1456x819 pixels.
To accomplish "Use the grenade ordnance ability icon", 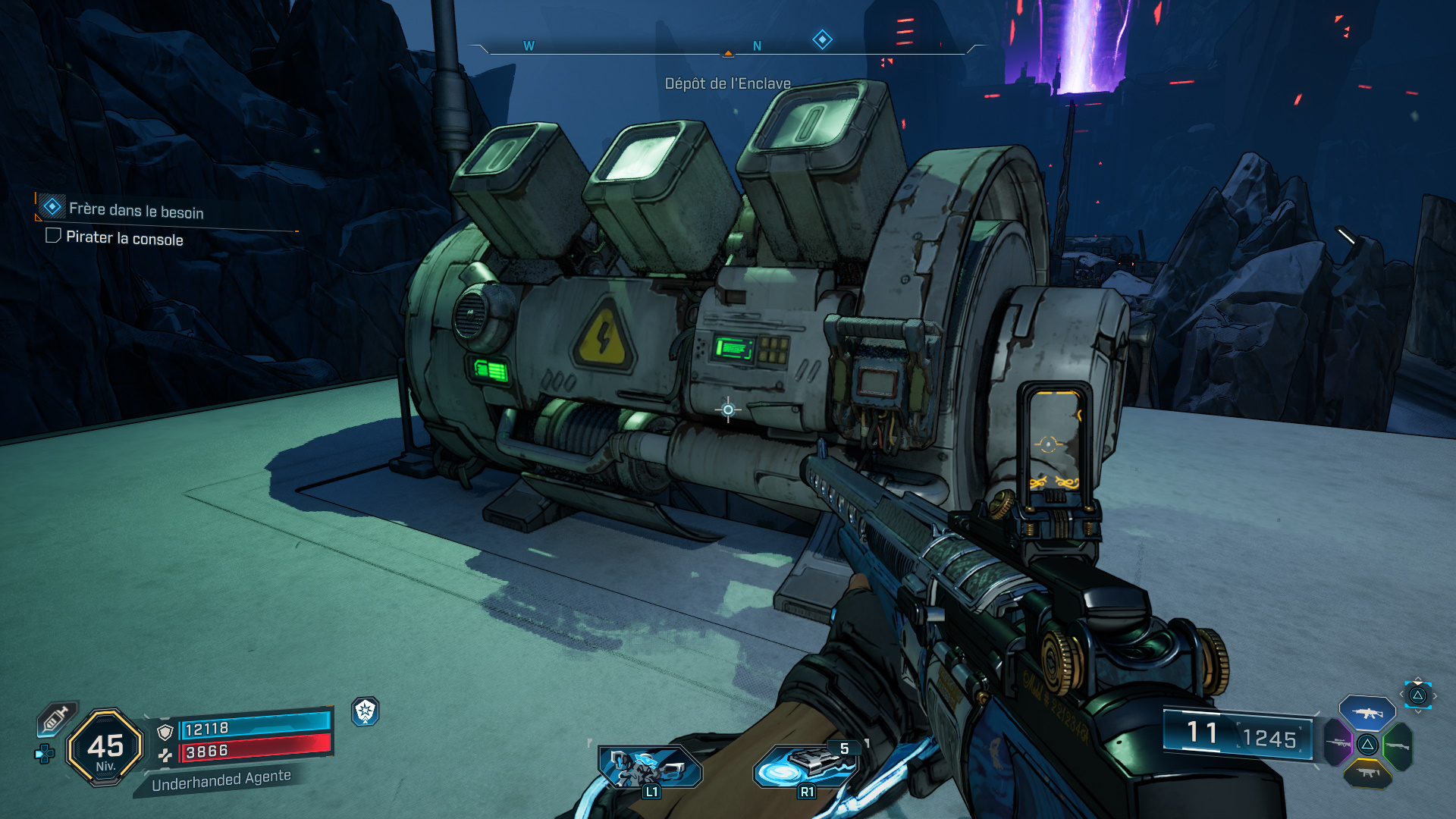I will pyautogui.click(x=806, y=767).
